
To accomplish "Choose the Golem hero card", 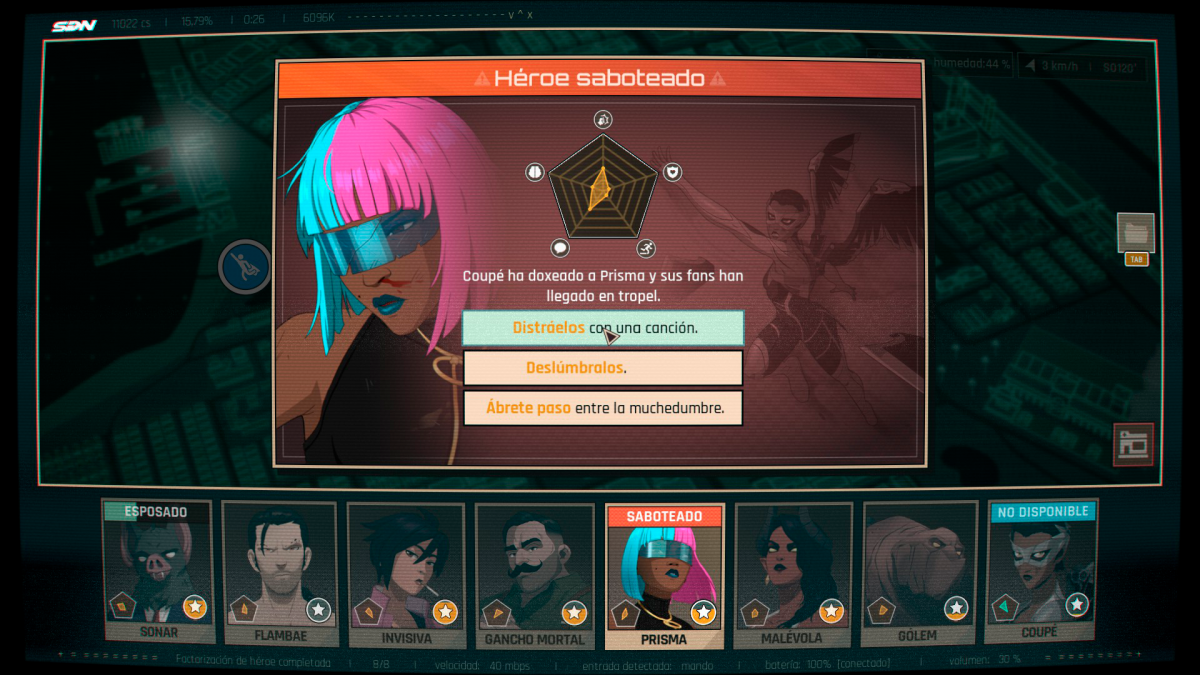I will (x=917, y=574).
